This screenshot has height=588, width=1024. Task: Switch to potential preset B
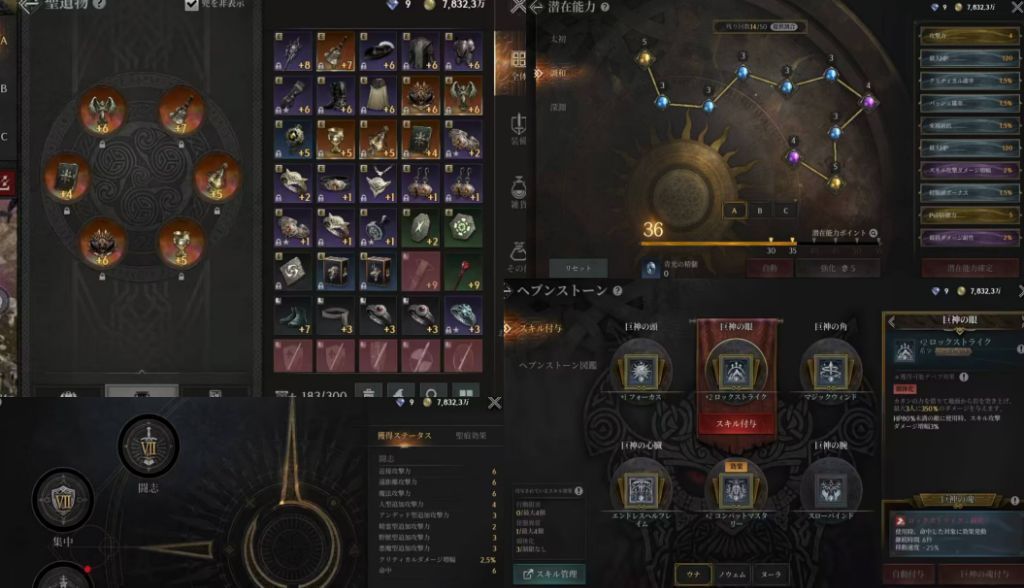[760, 211]
